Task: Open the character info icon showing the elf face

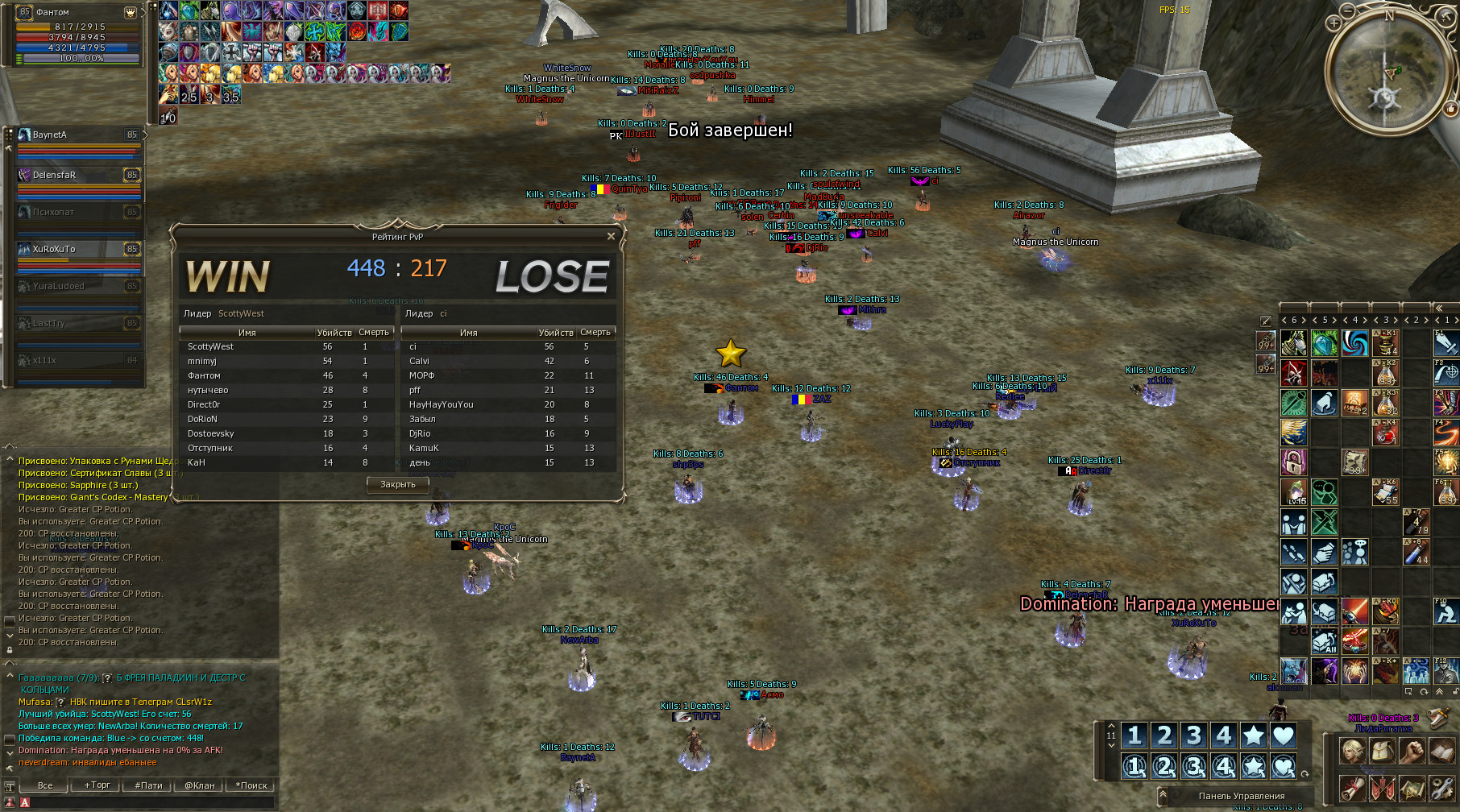Action: click(x=1353, y=751)
